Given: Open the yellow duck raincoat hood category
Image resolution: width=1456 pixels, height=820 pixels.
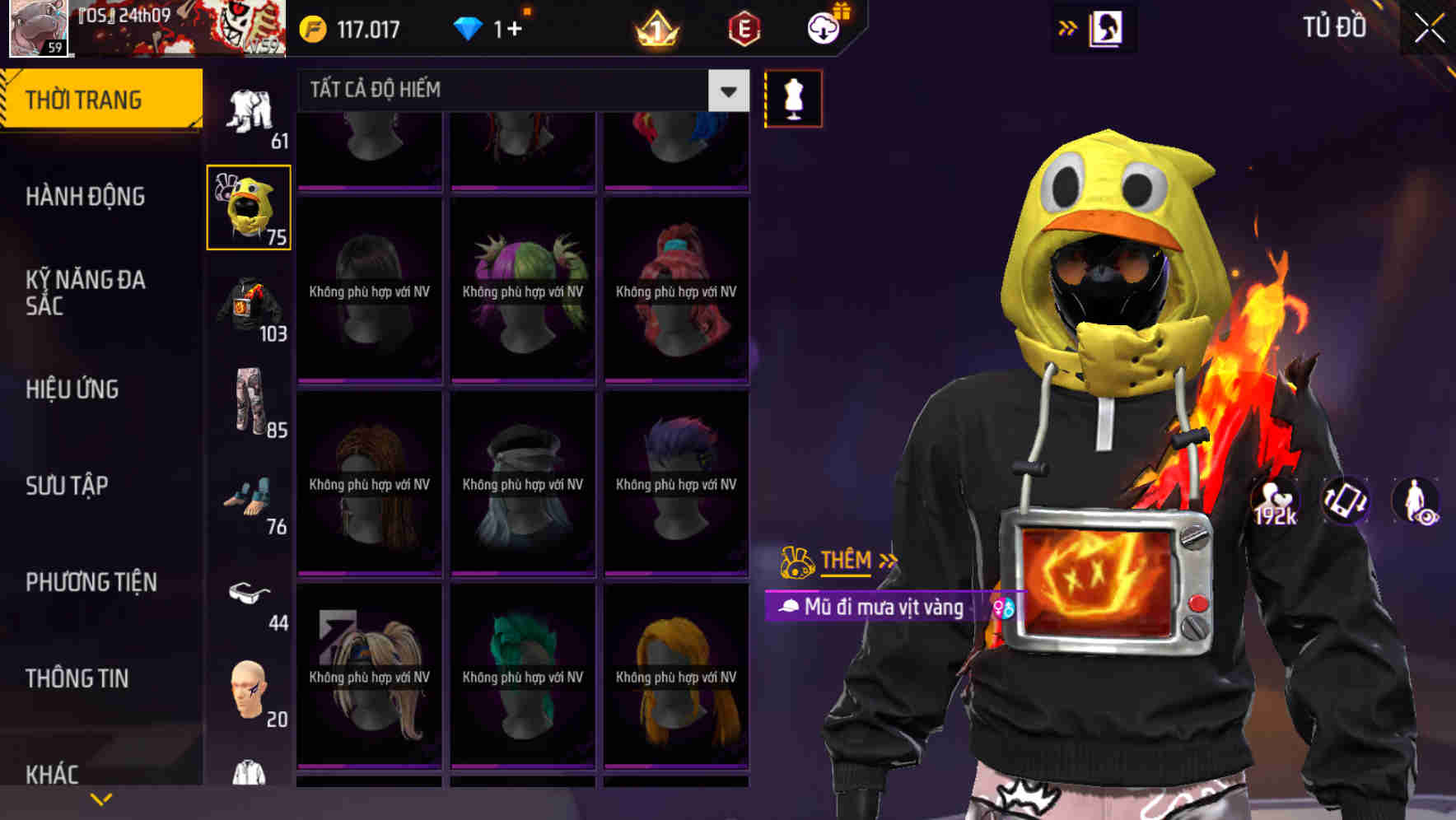Looking at the screenshot, I should pos(249,207).
